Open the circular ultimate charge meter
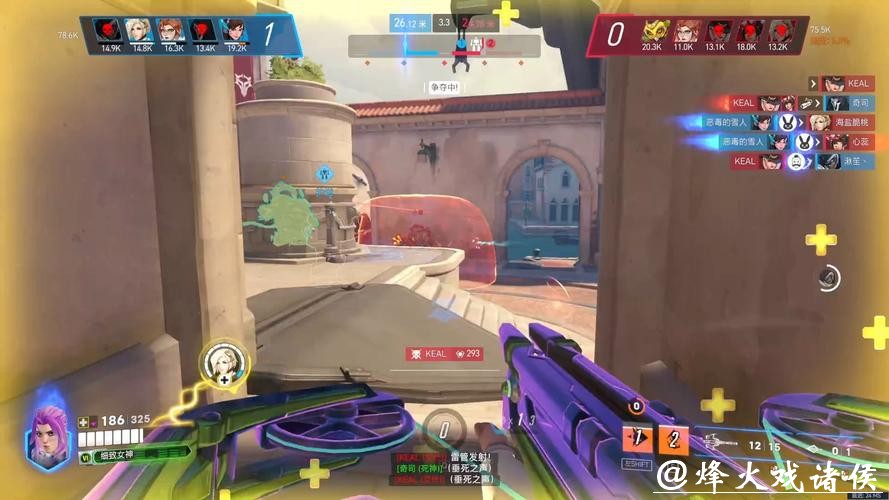Screen dimensions: 889x500 tap(444, 430)
